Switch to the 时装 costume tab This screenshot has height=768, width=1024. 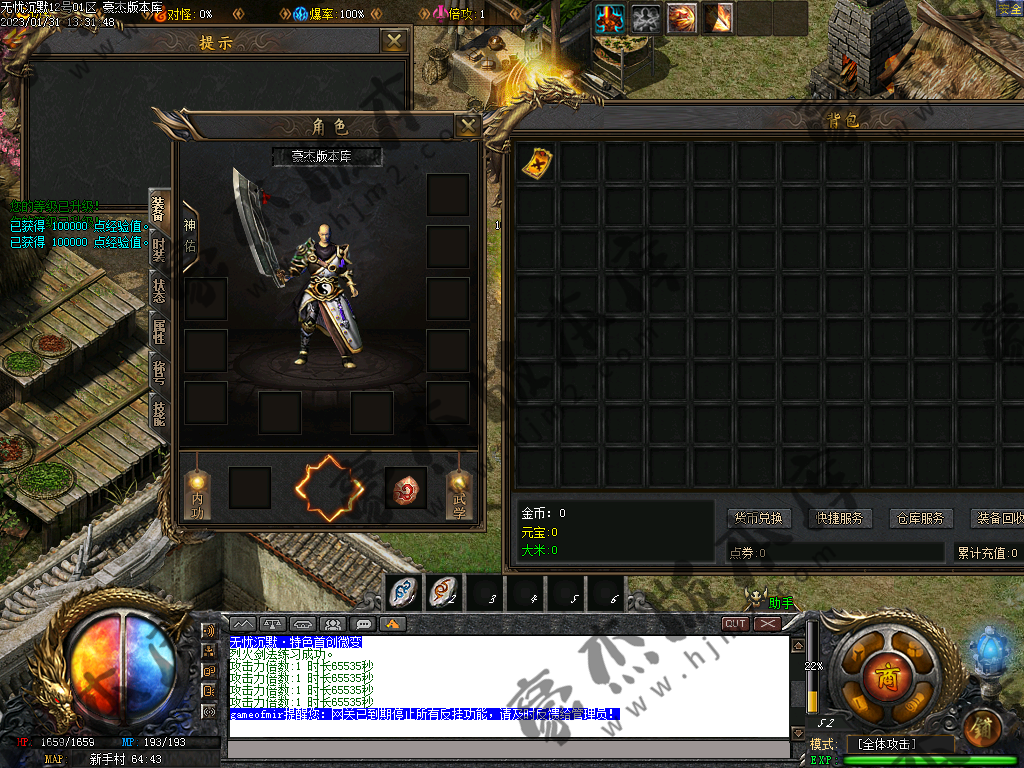158,250
